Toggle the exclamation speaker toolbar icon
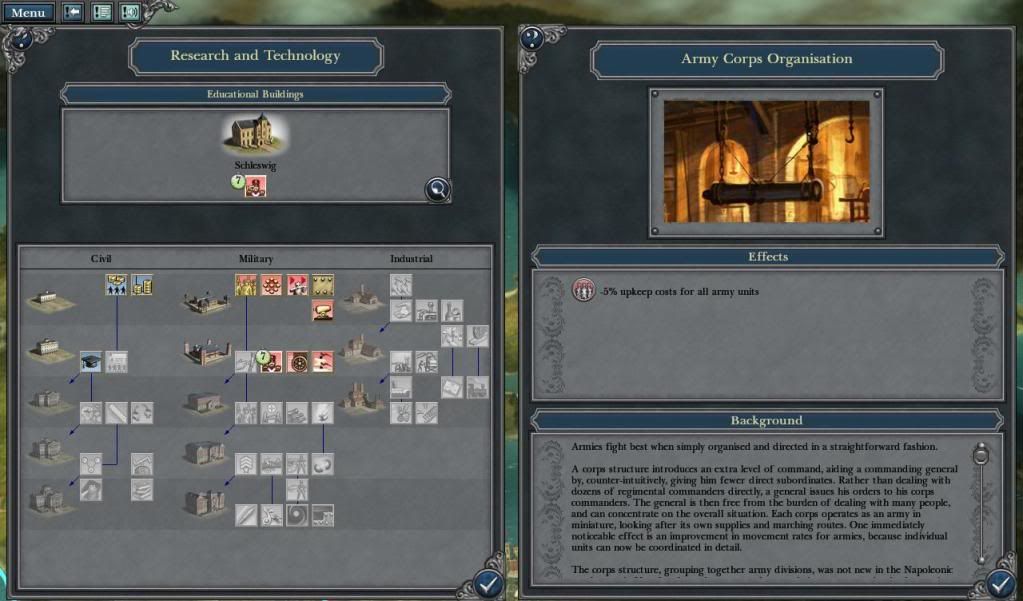This screenshot has height=601, width=1023. (x=130, y=13)
